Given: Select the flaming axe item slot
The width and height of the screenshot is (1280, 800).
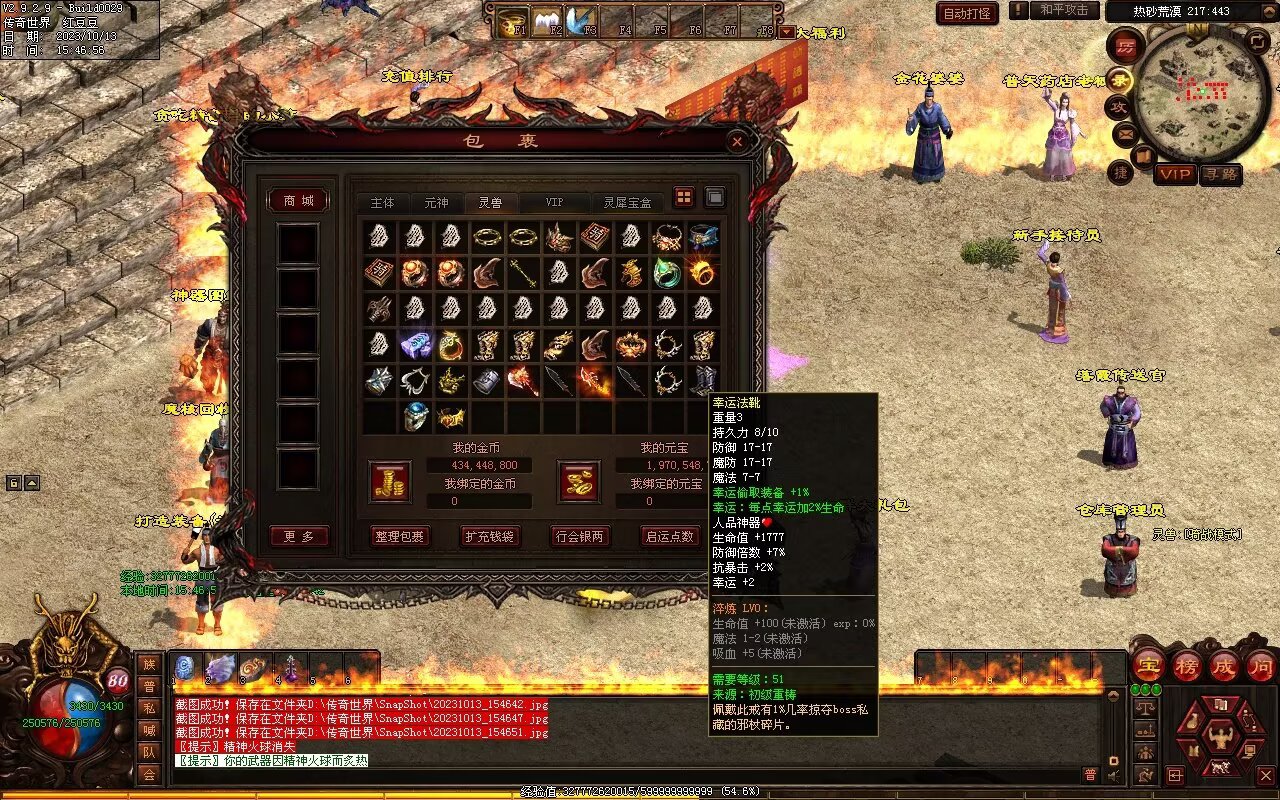Looking at the screenshot, I should click(x=523, y=381).
